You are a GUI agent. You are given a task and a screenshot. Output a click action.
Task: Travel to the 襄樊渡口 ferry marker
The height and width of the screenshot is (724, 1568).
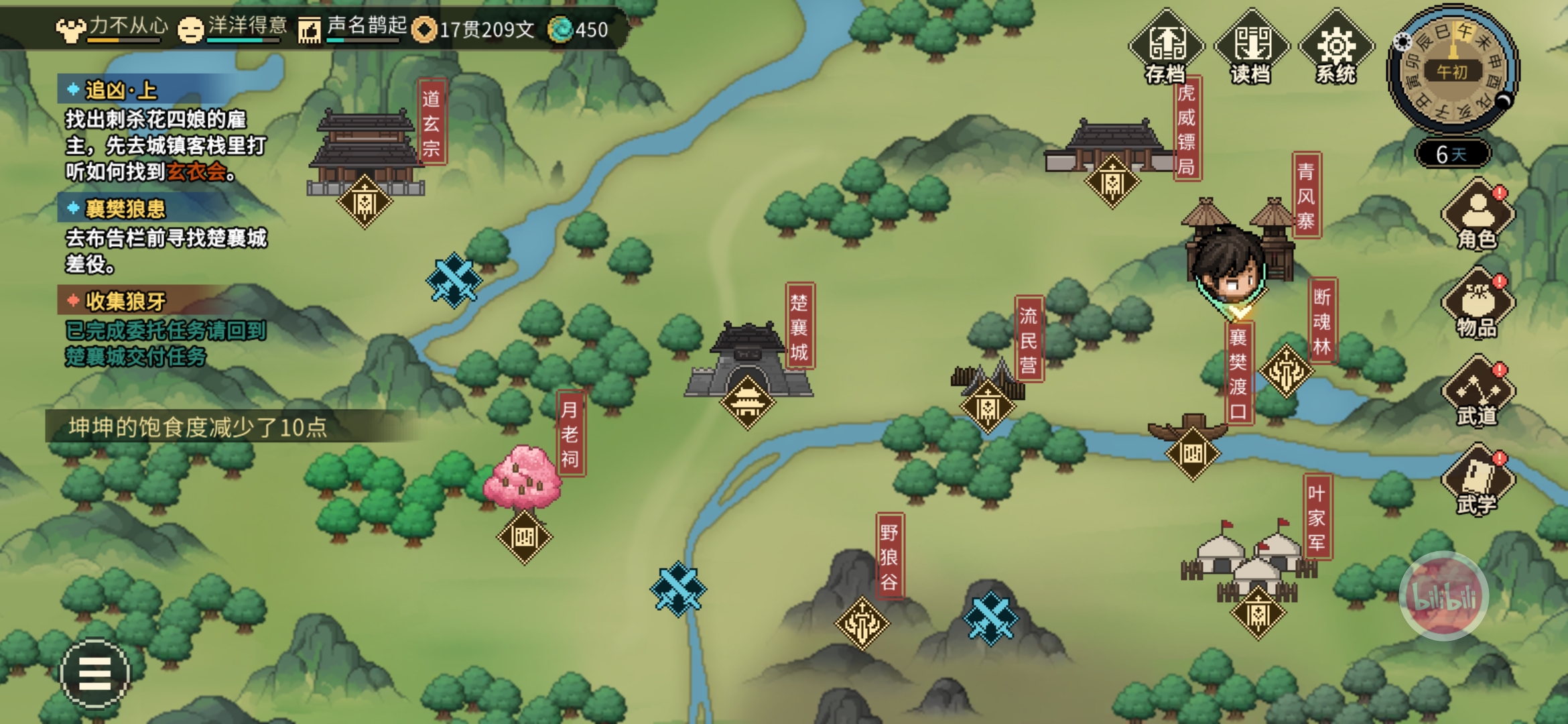1193,454
